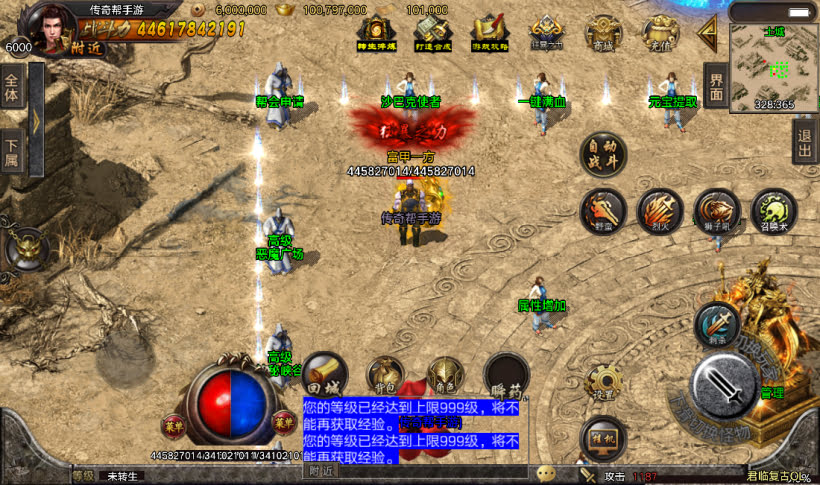
Task: Open the 设置 settings gear
Action: click(603, 383)
